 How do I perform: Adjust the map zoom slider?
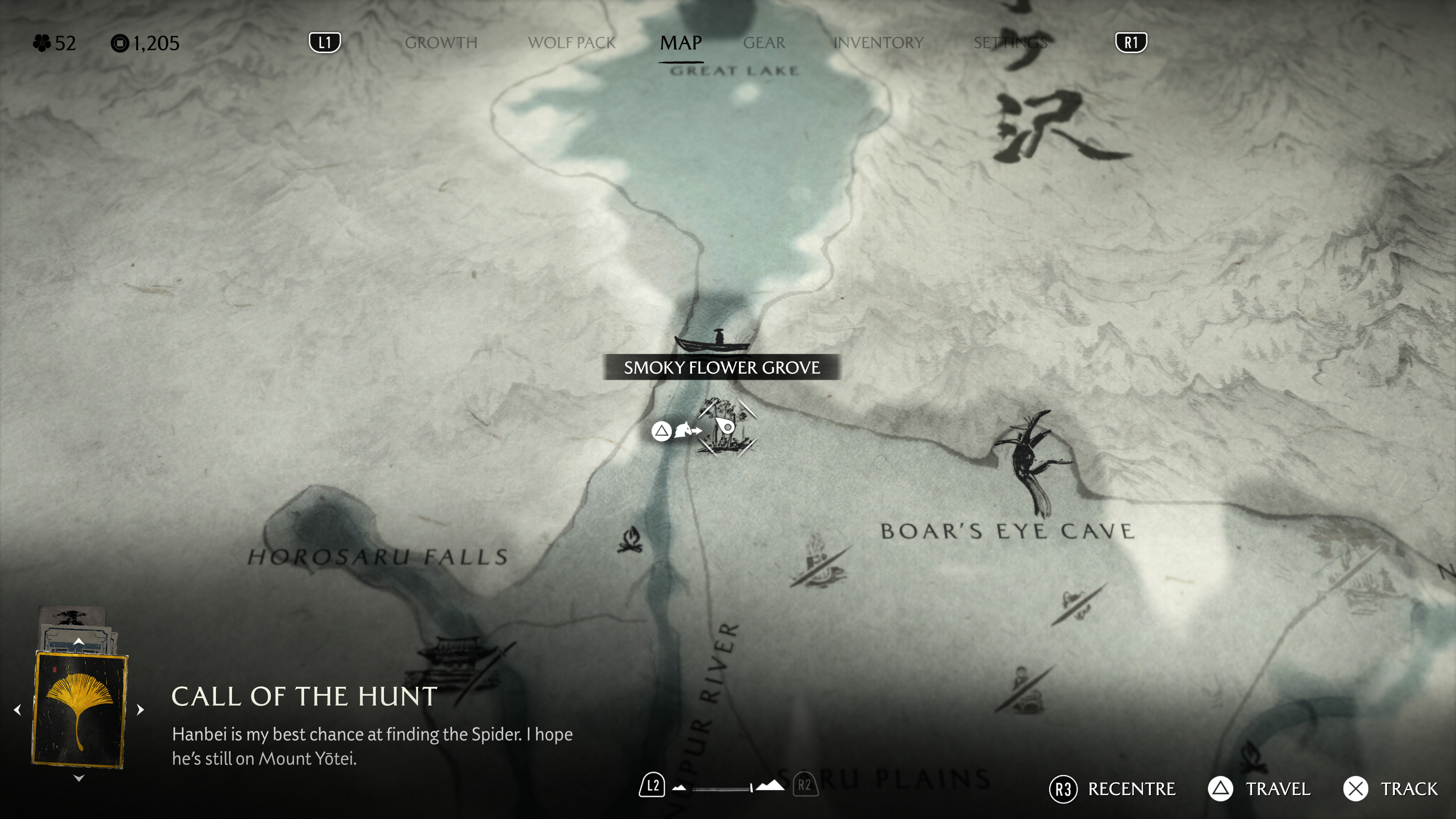[723, 788]
